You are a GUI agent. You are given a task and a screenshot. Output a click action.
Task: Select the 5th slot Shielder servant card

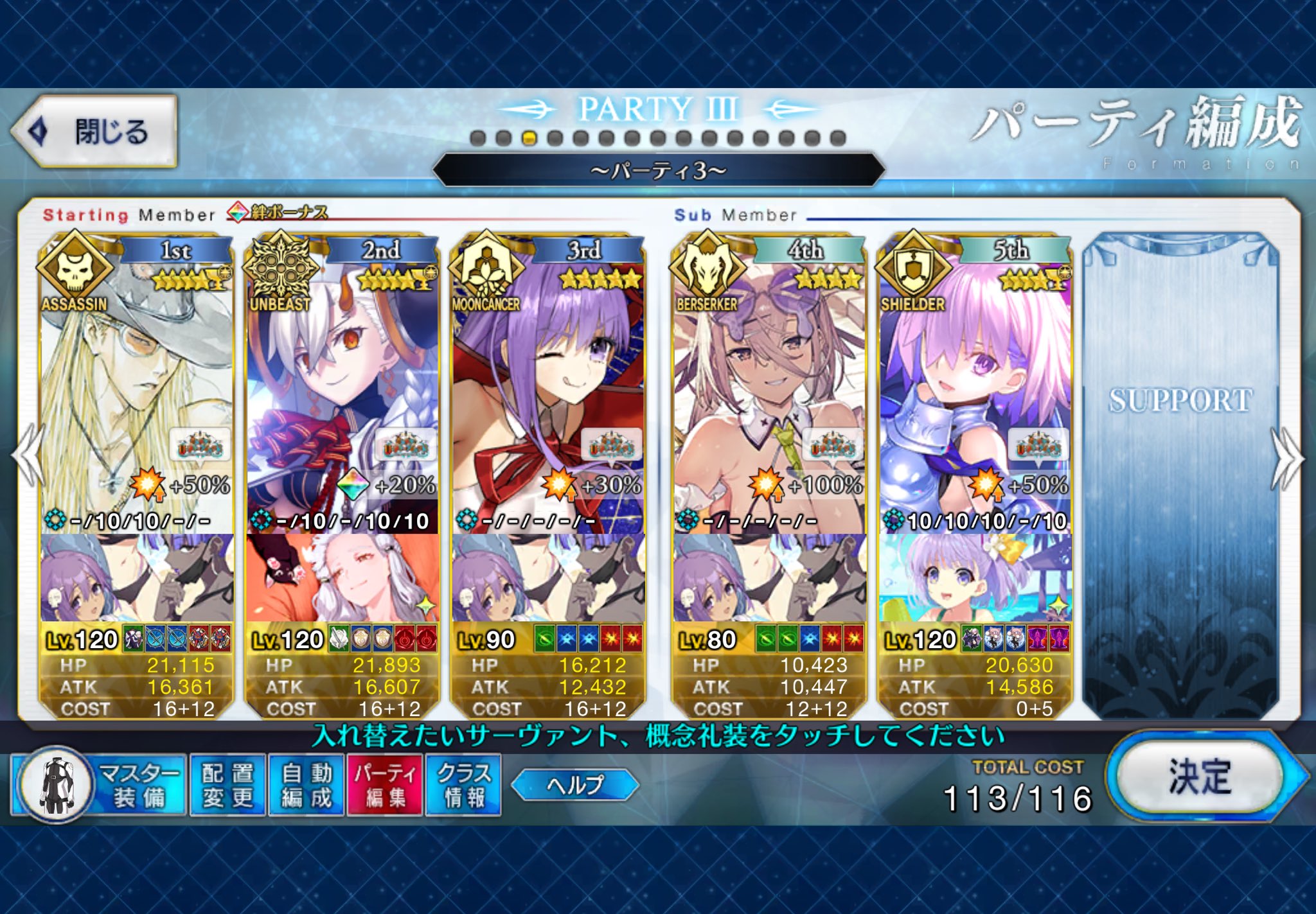(975, 385)
